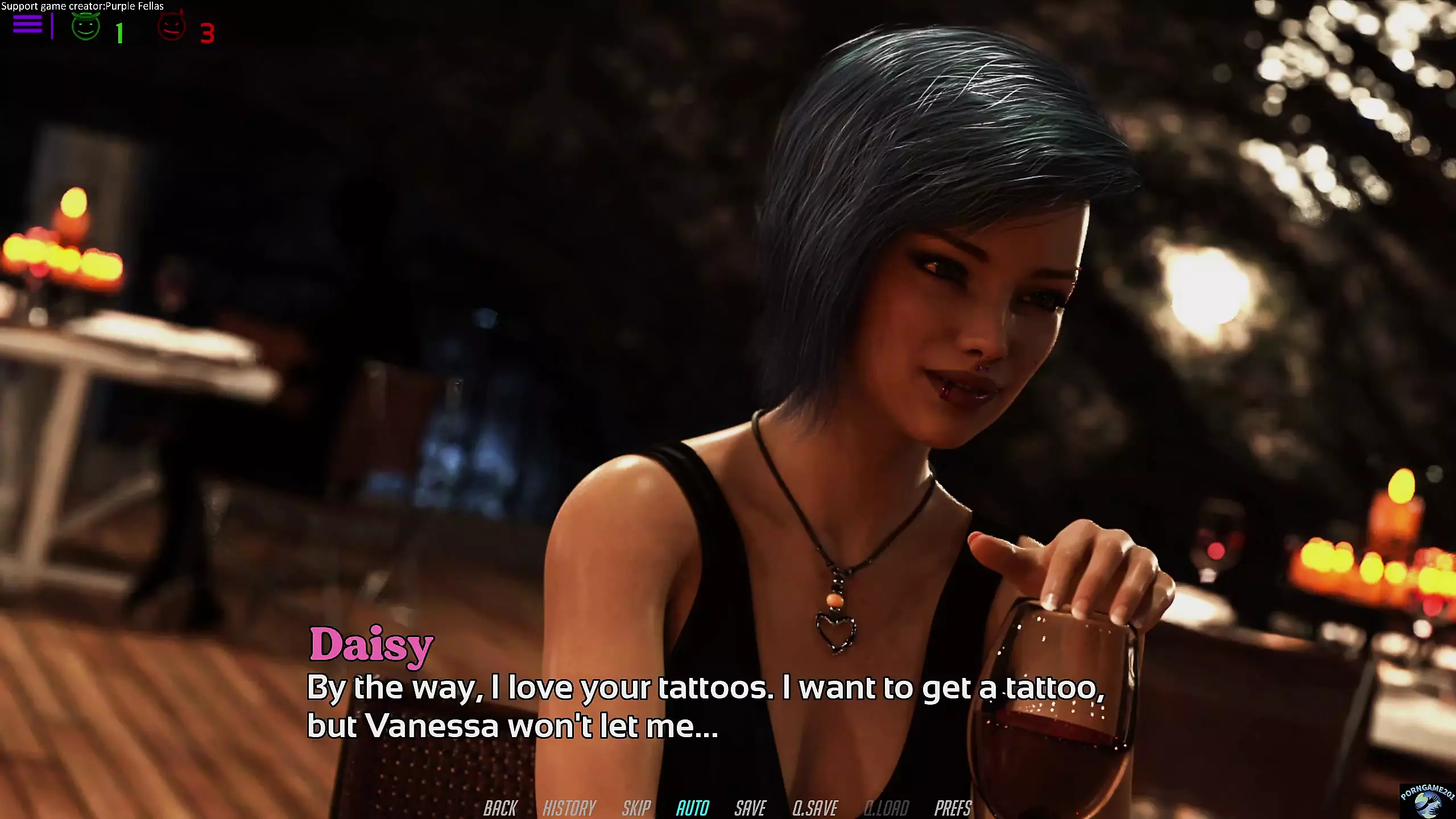Open the SAVE screen
Image resolution: width=1456 pixels, height=819 pixels.
[750, 808]
